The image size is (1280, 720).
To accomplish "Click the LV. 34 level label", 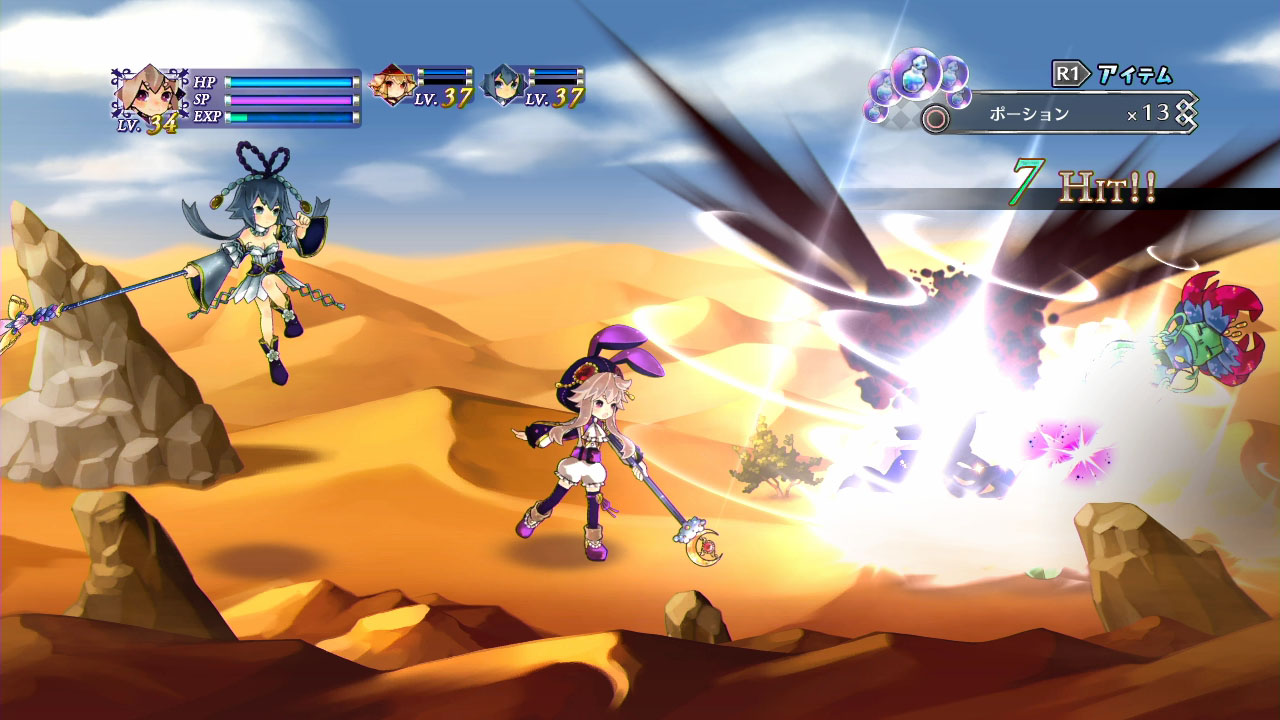I will coord(148,122).
